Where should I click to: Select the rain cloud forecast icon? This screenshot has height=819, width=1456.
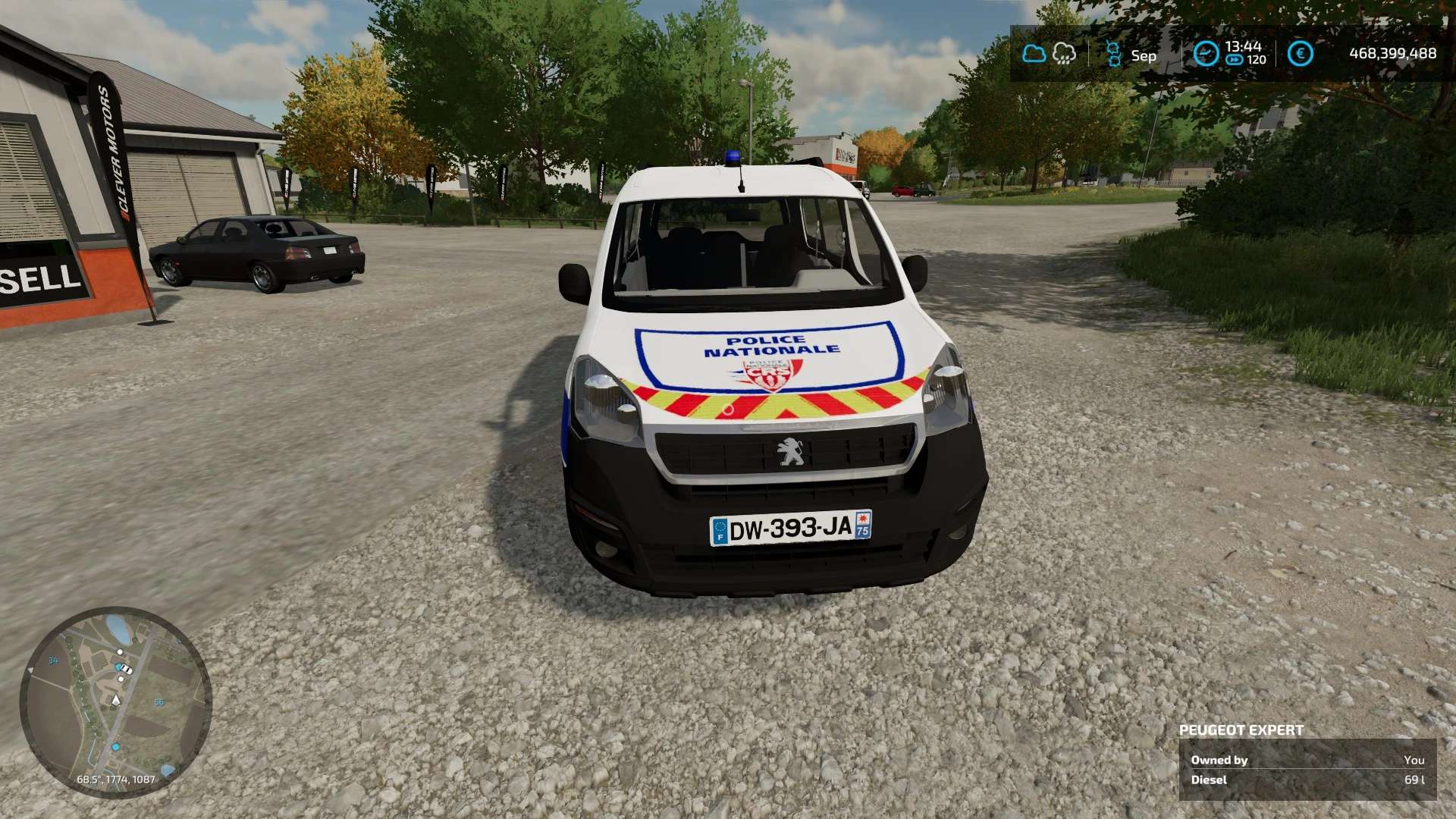pos(1065,54)
